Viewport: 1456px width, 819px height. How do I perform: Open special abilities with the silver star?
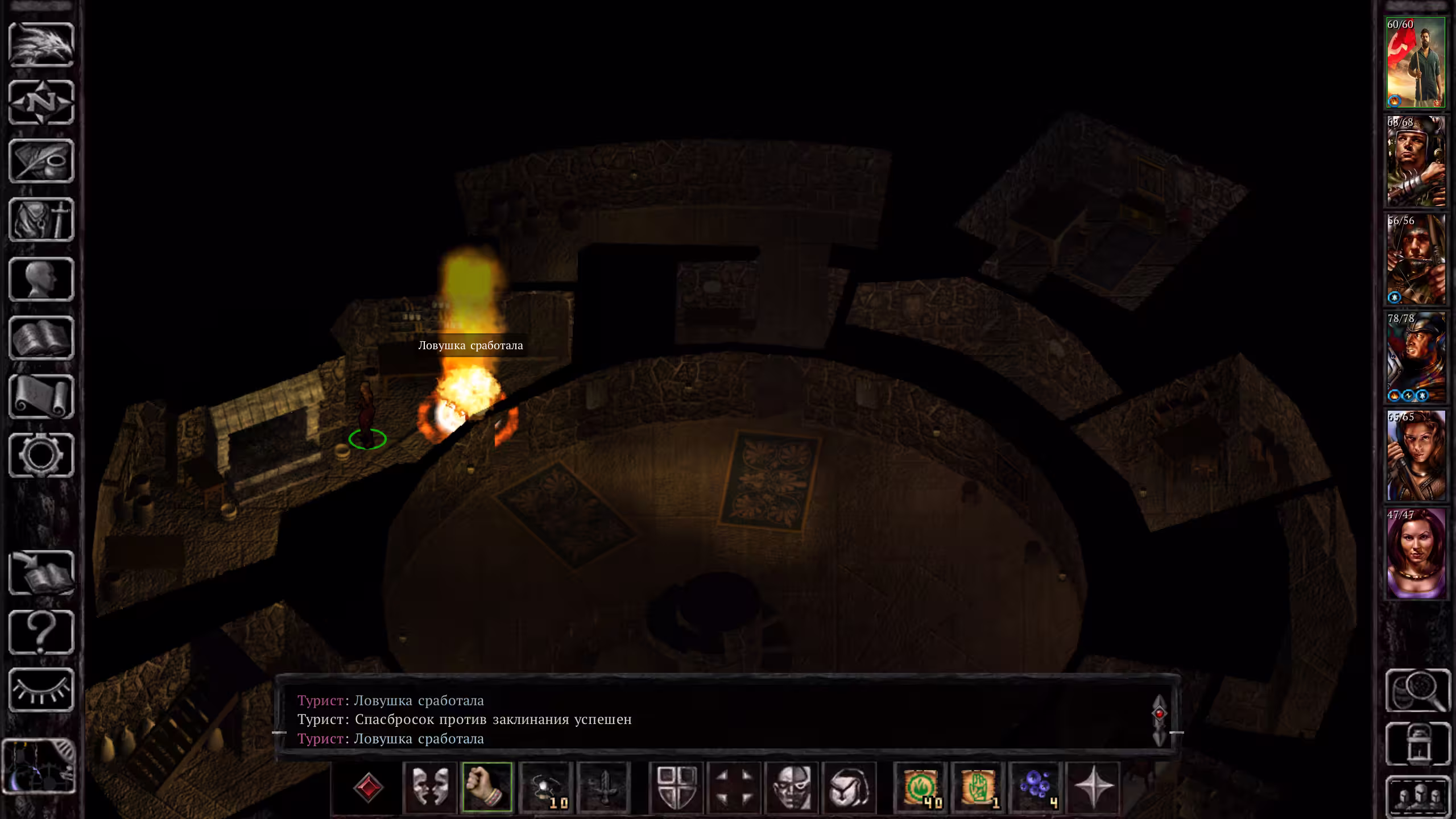1093,787
